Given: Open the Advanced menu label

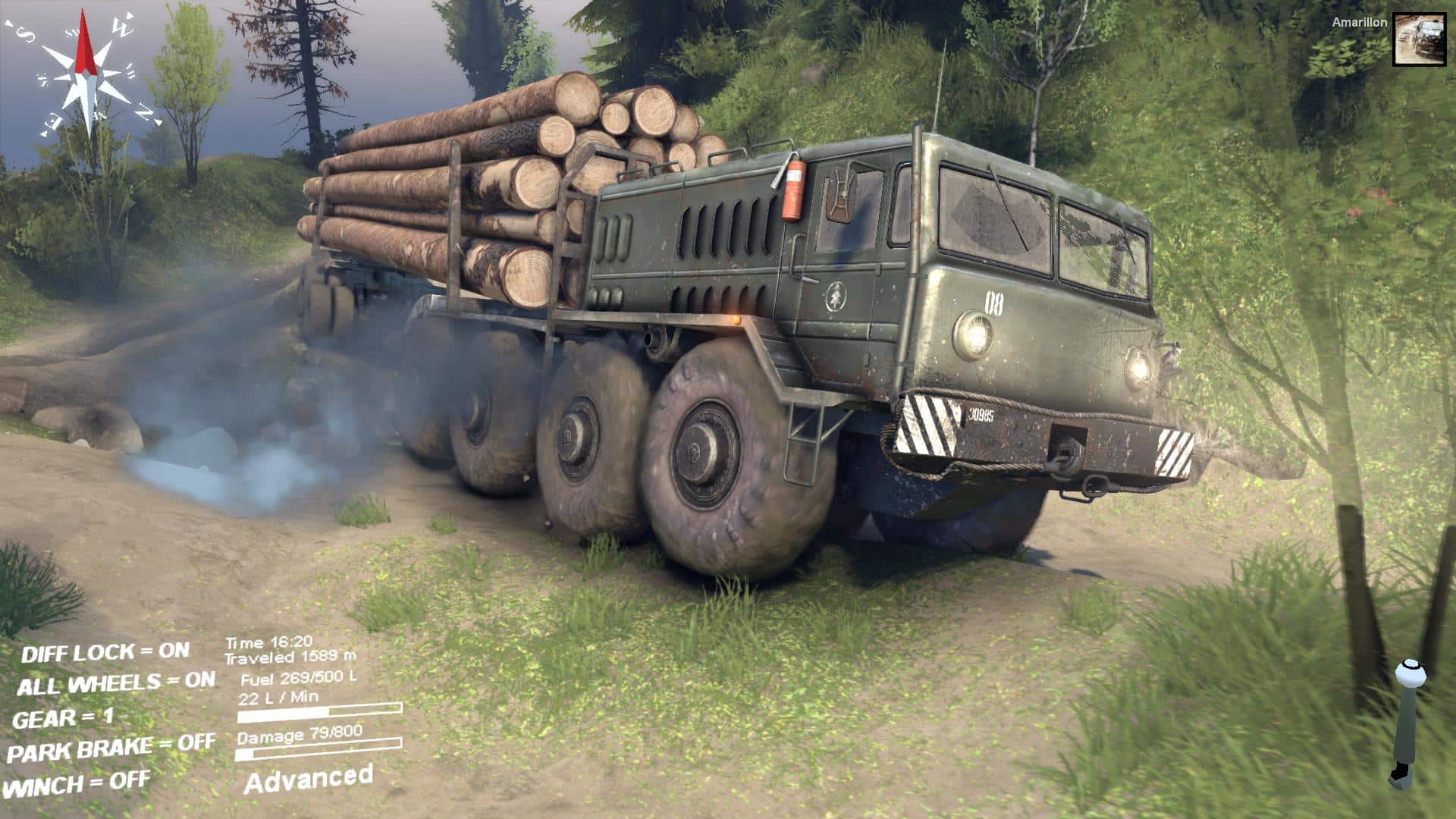Looking at the screenshot, I should tap(309, 780).
